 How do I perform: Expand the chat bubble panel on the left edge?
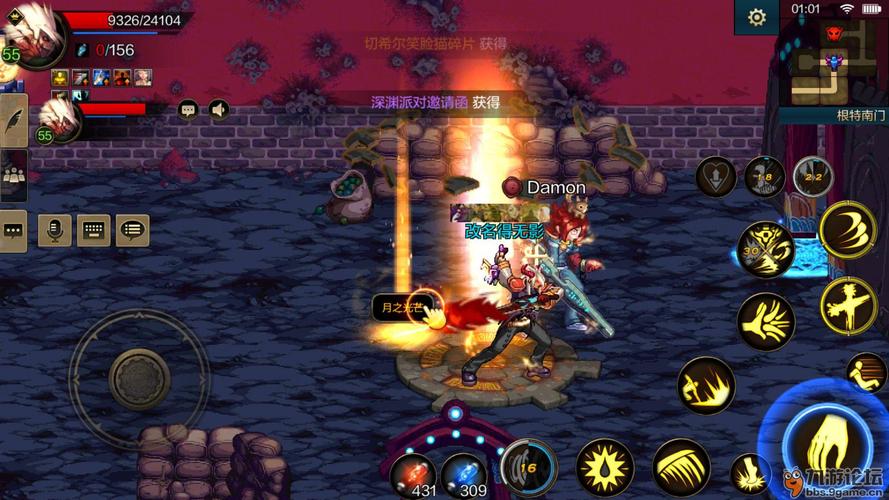(x=13, y=230)
